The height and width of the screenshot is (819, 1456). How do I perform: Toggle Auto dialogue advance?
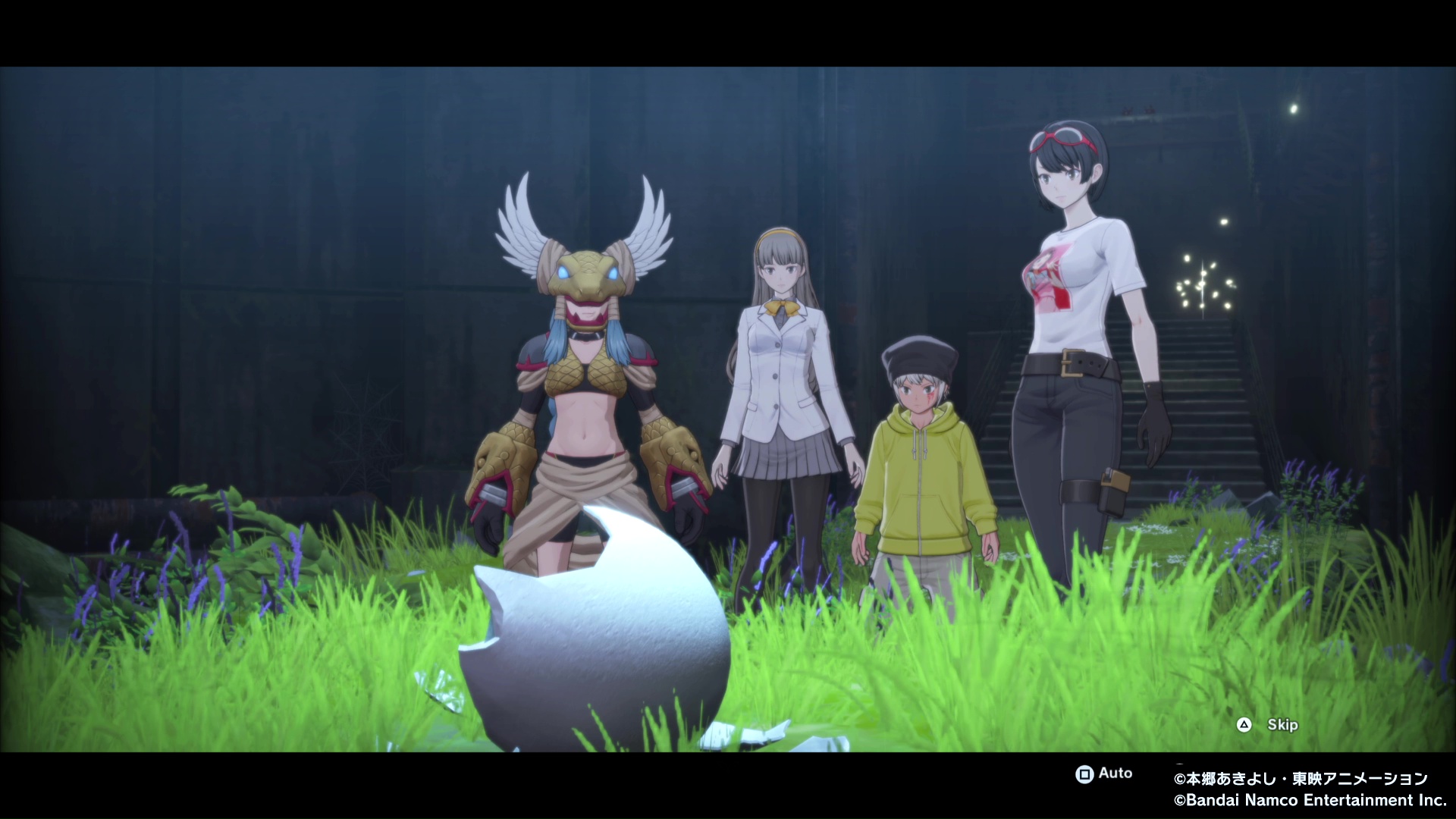pos(1103,773)
